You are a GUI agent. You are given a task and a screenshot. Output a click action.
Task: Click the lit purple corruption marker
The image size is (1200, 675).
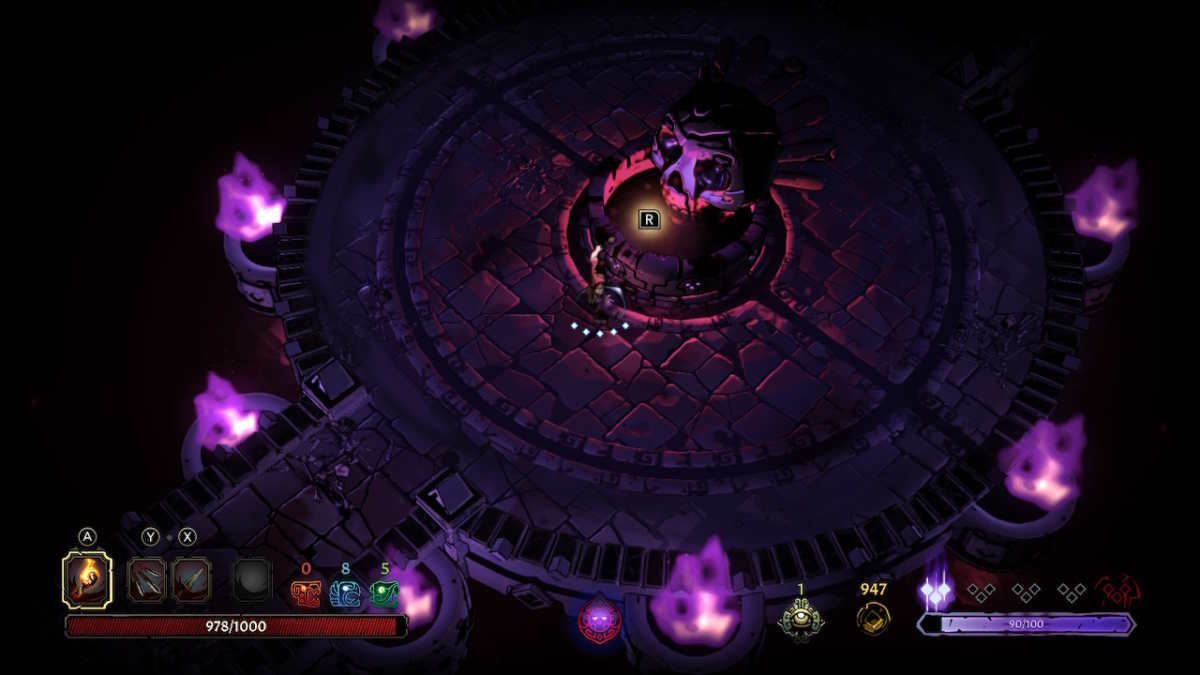[x=936, y=592]
